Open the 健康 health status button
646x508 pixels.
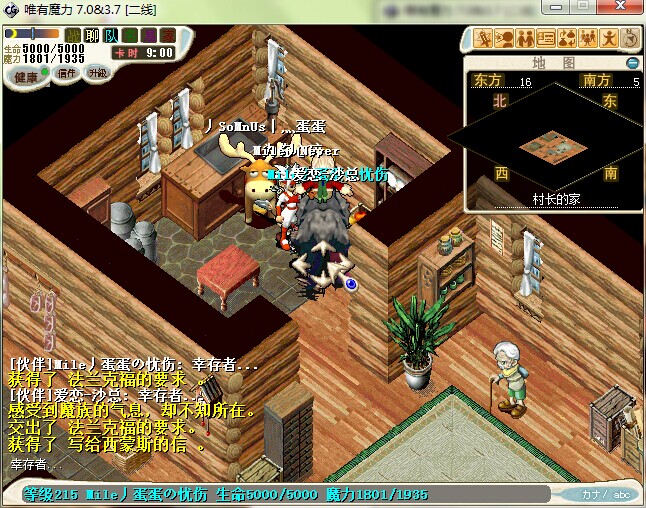coord(27,77)
